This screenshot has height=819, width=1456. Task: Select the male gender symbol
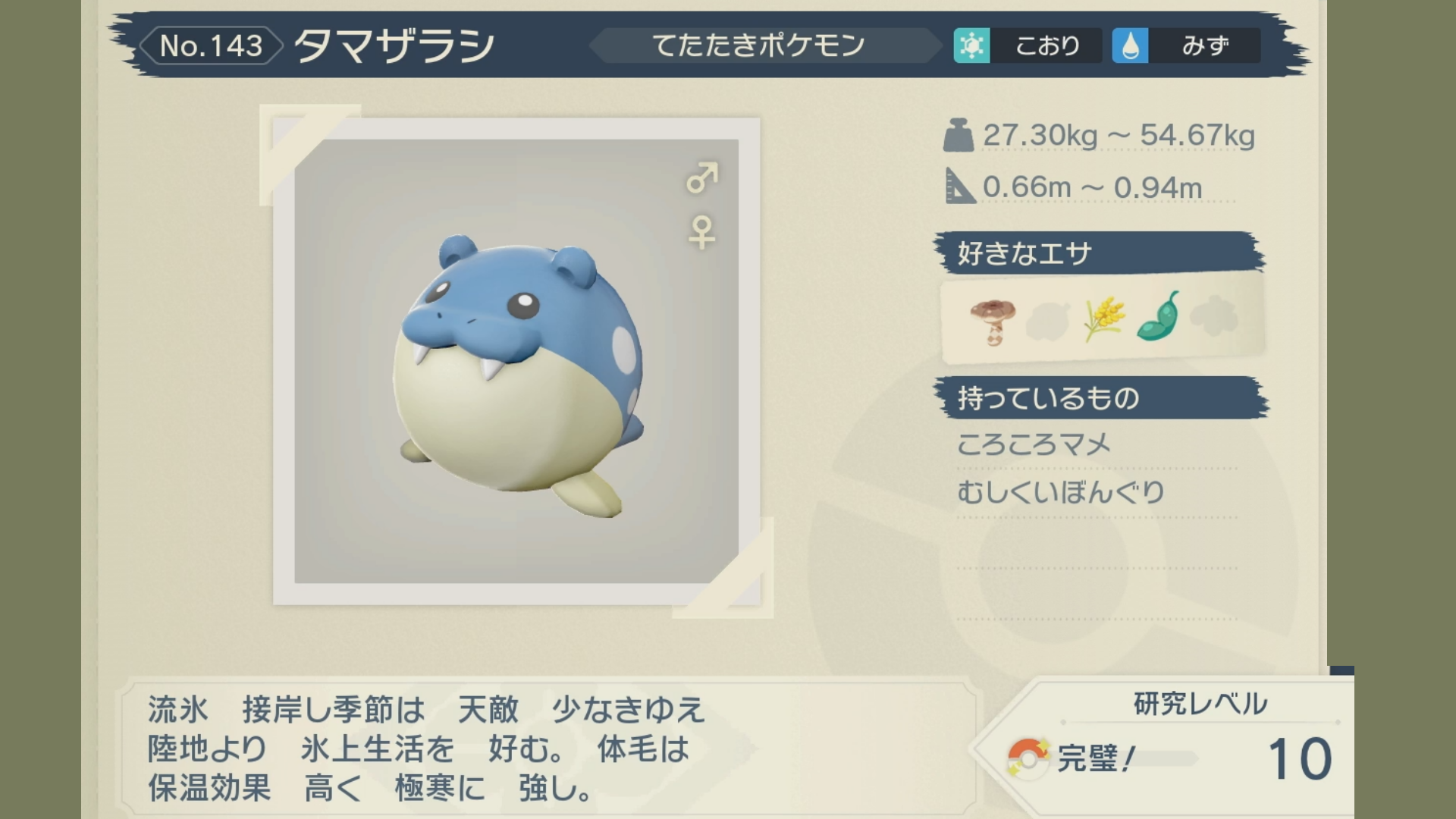click(701, 177)
